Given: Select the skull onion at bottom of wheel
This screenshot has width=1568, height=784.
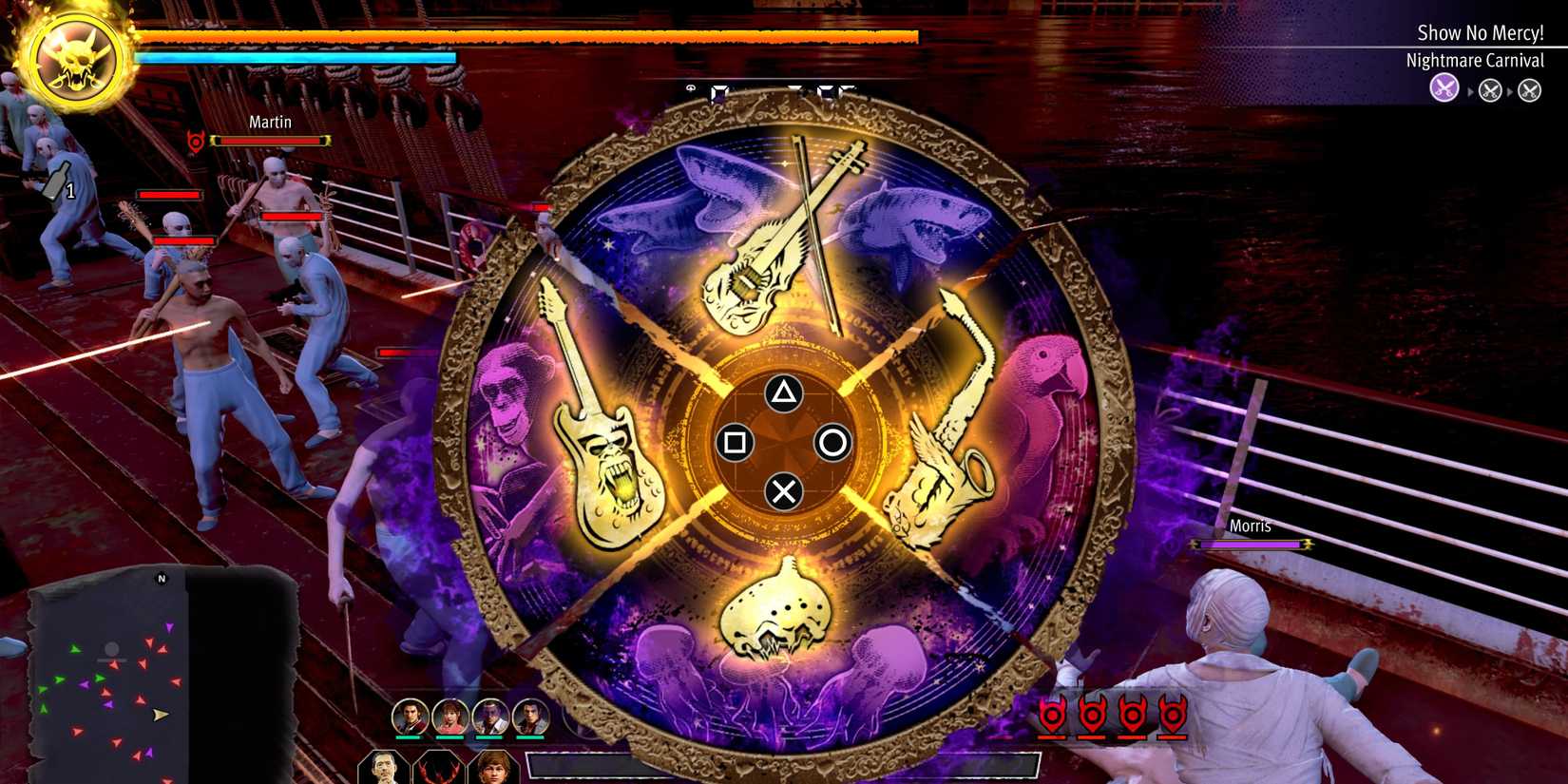Looking at the screenshot, I should click(x=774, y=618).
